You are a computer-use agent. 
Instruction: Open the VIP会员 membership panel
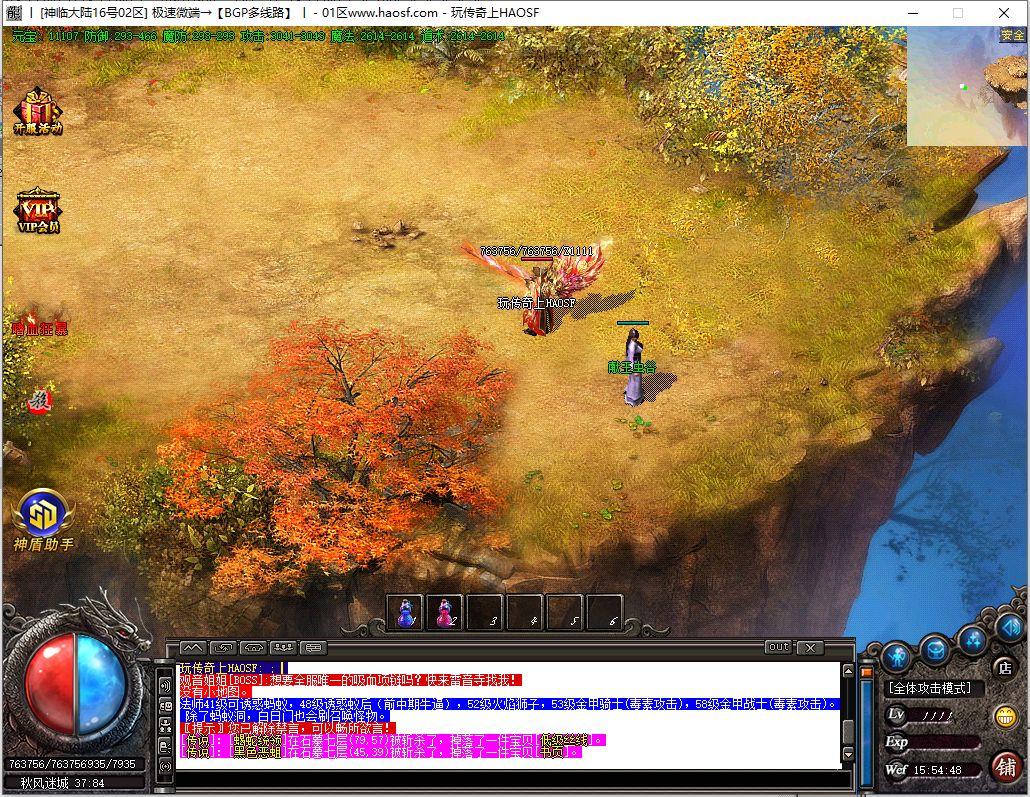[x=38, y=208]
